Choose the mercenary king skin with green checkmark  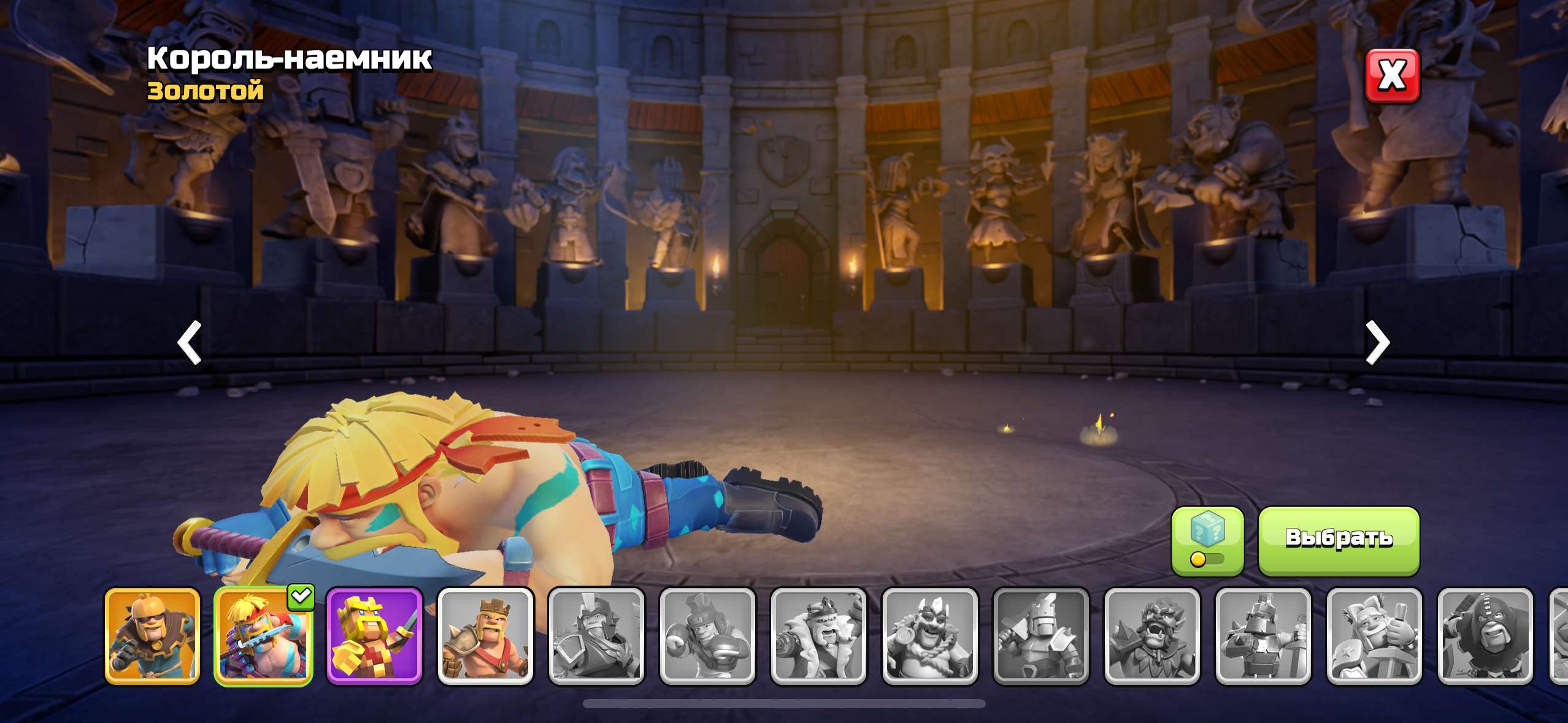pos(263,636)
